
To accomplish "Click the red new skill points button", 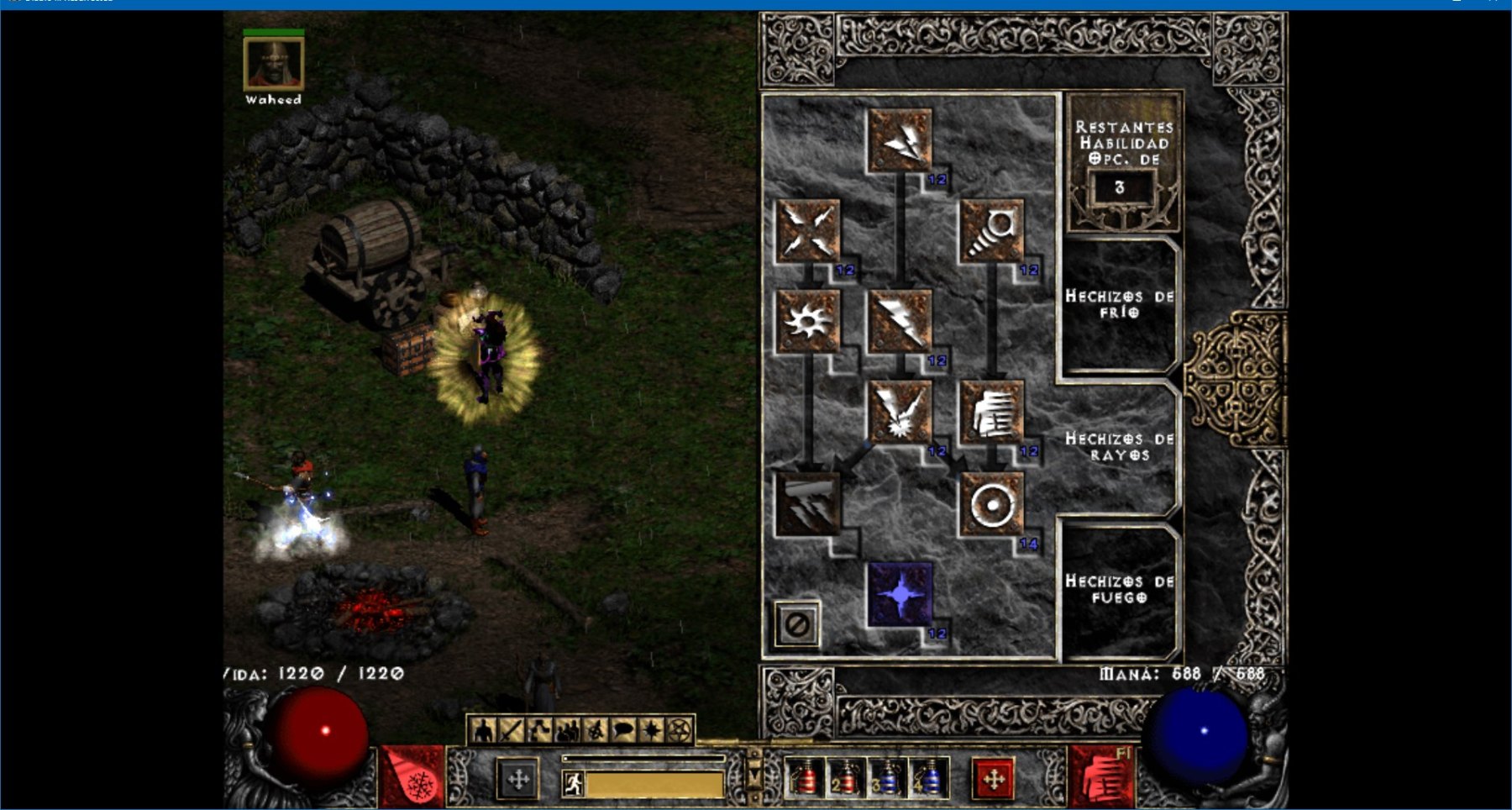I will [x=993, y=779].
